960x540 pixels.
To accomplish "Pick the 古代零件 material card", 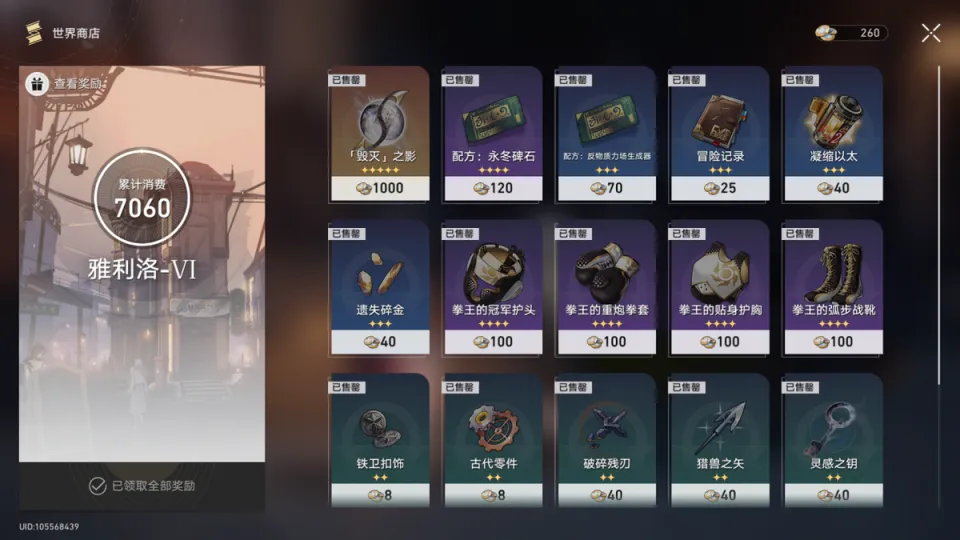I will [x=492, y=440].
